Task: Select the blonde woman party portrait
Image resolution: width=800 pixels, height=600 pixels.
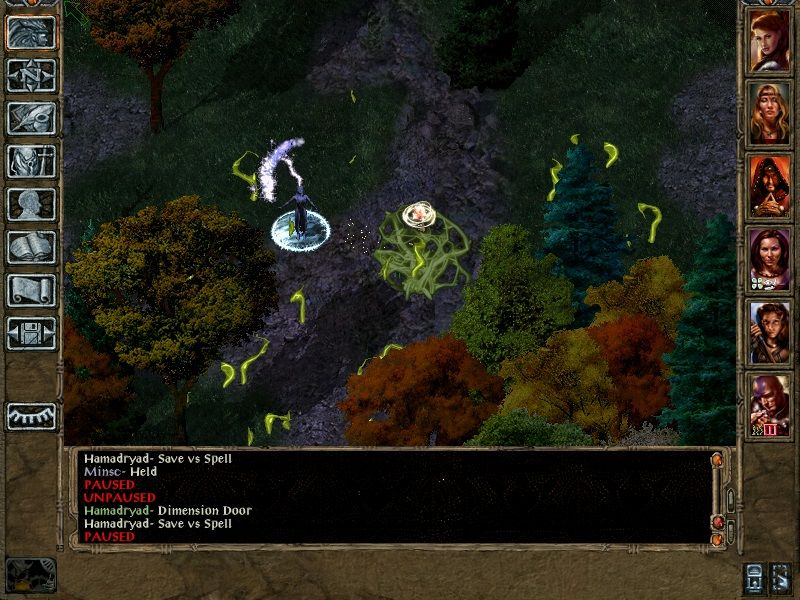Action: [769, 116]
